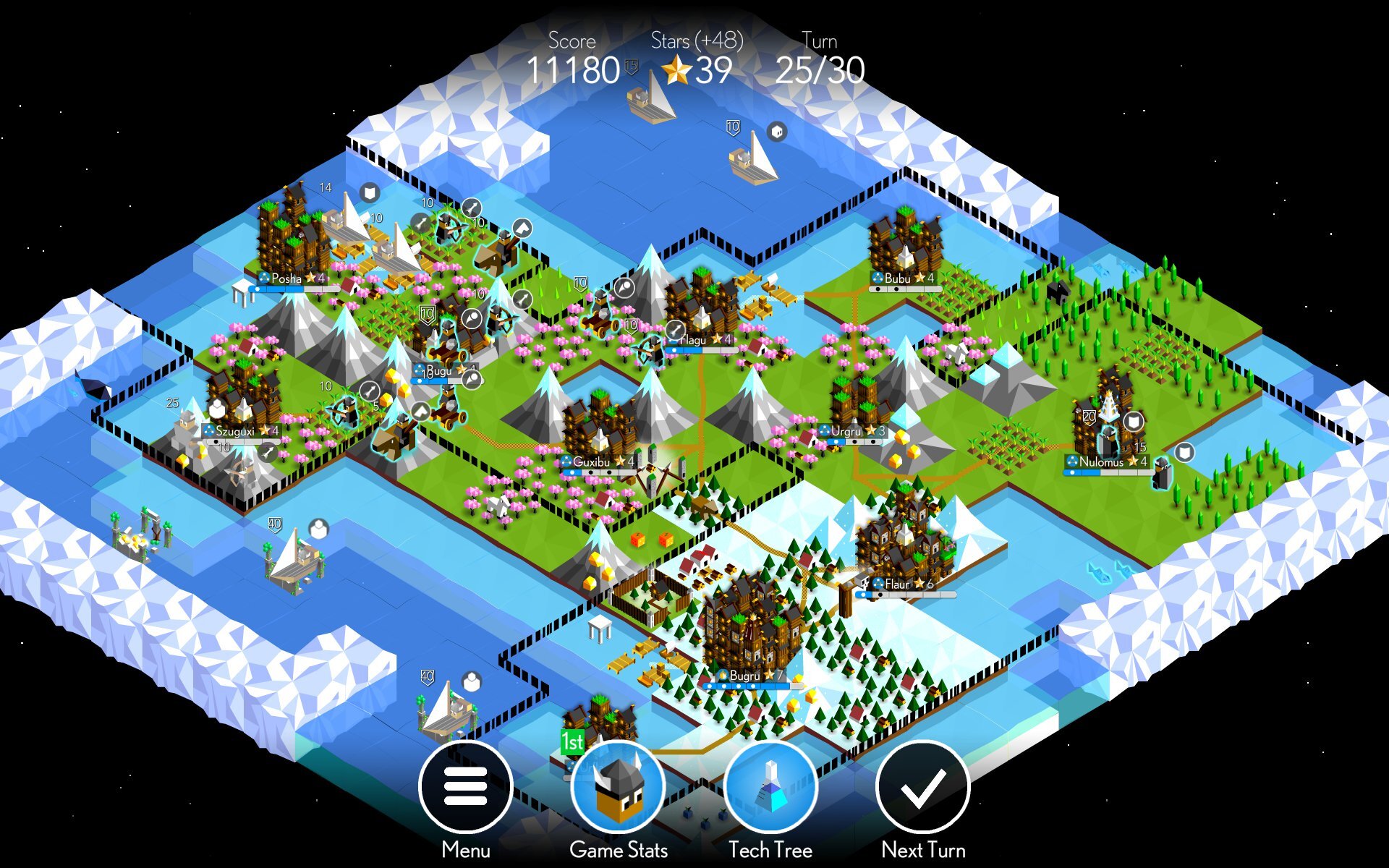1389x868 pixels.
Task: Click the shield defend icon near Nulomus
Action: coord(1133,422)
